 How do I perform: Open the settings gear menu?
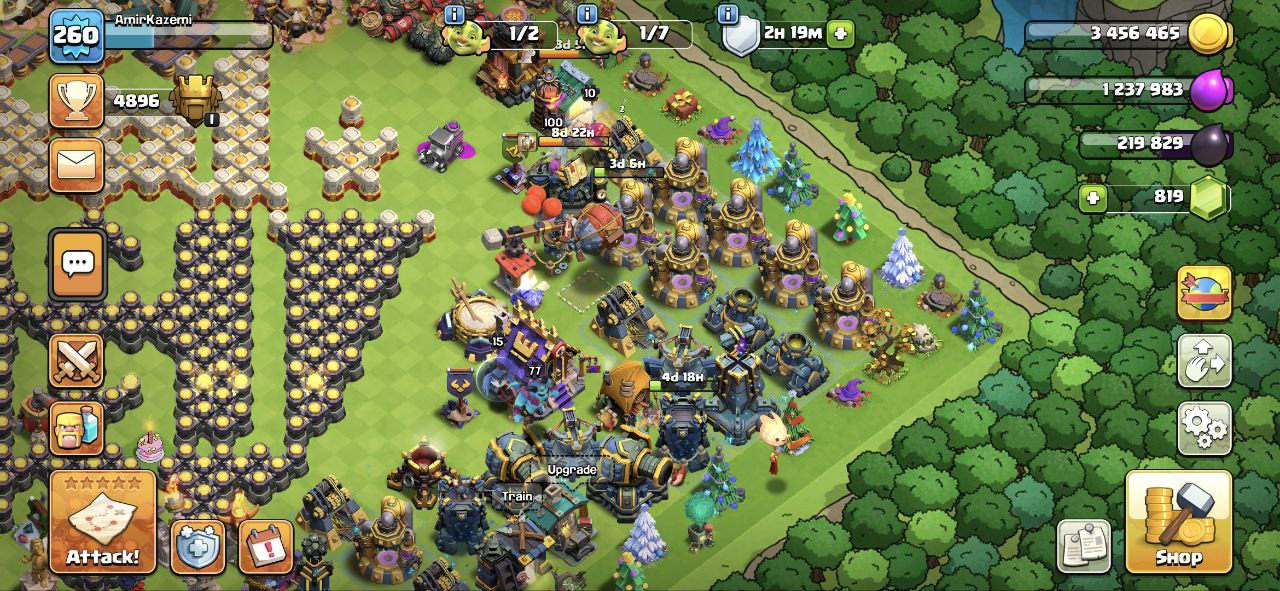click(x=1204, y=428)
